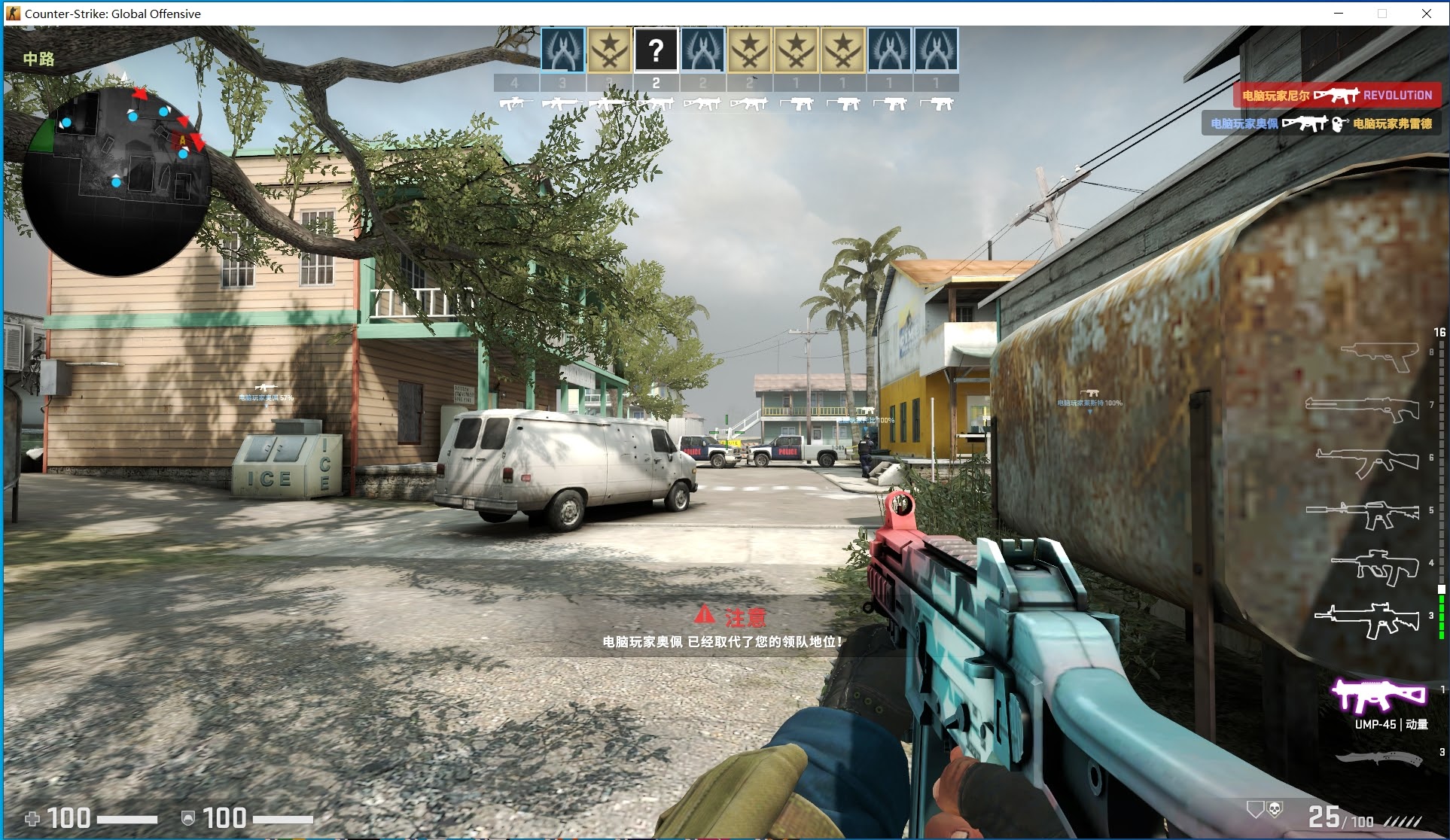Click the M4A4 rifle outline at level 3
The height and width of the screenshot is (840, 1450).
[x=1367, y=619]
